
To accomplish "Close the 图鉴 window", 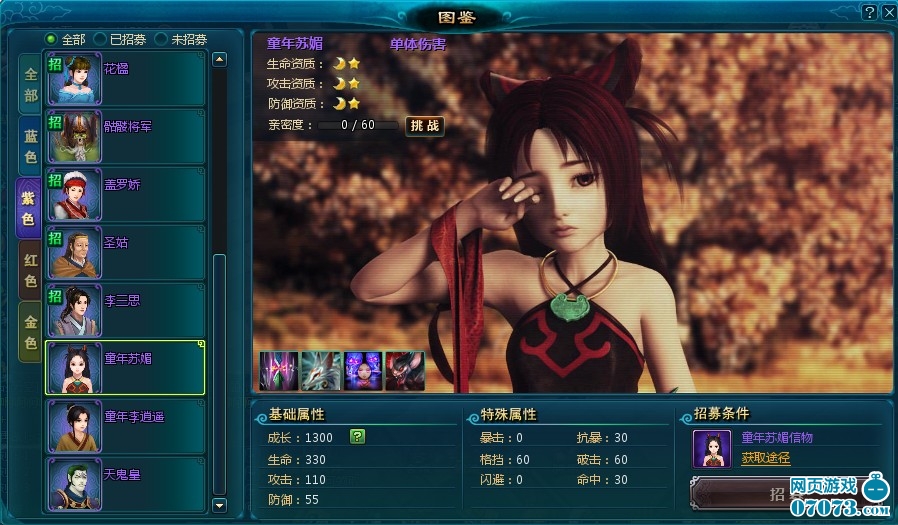I will 888,12.
